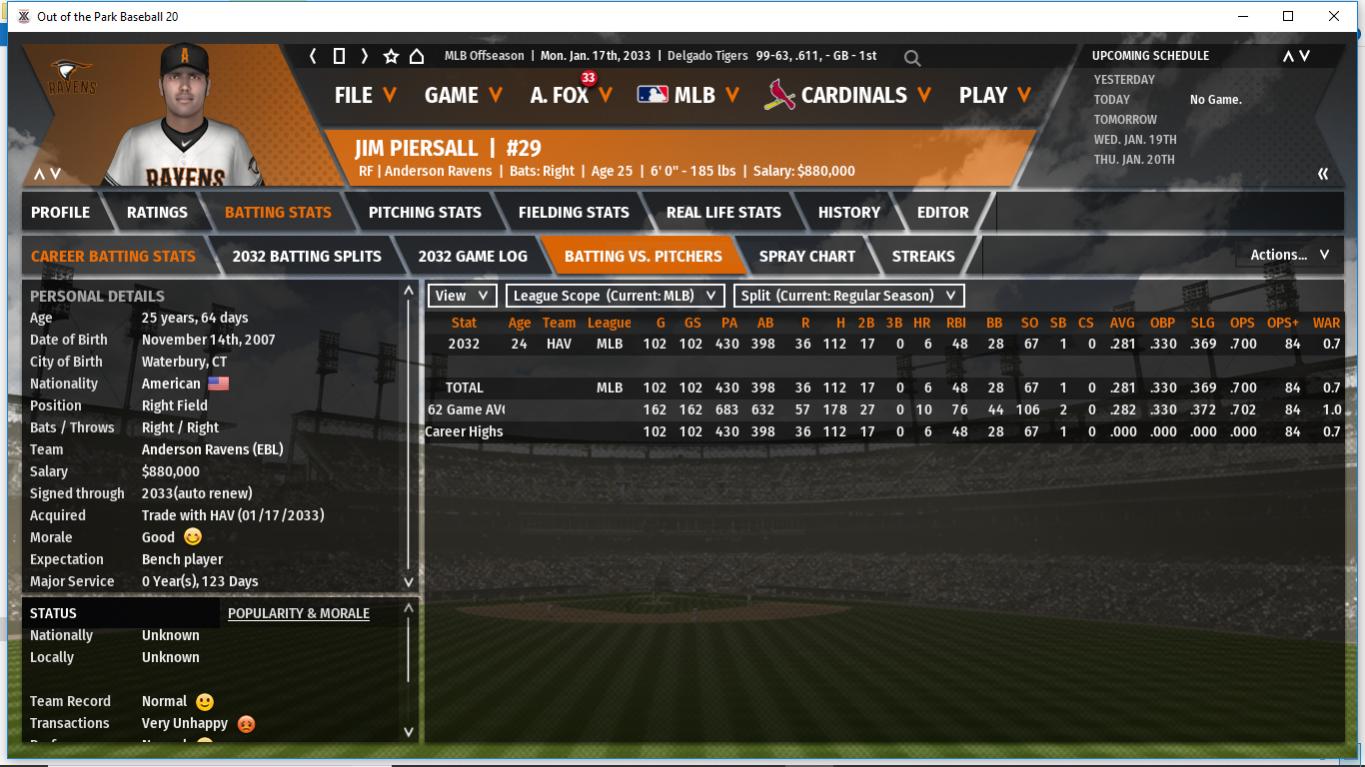
Task: Switch to the RATINGS tab
Action: 157,212
